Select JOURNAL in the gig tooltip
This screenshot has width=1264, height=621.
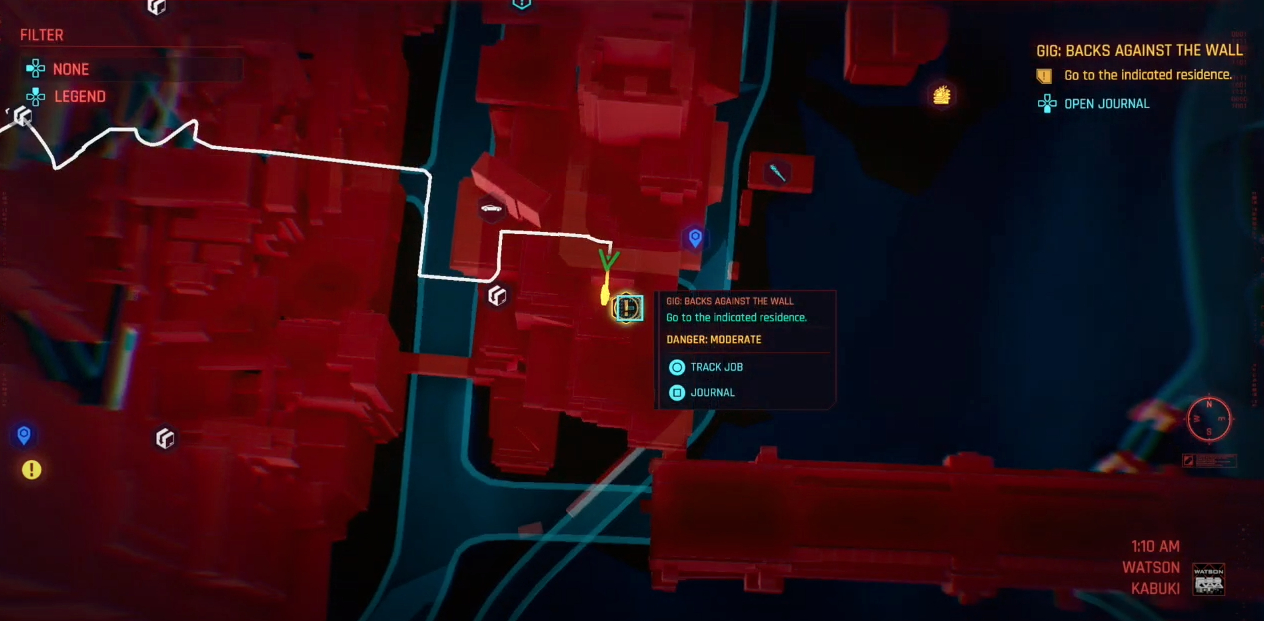[x=712, y=392]
